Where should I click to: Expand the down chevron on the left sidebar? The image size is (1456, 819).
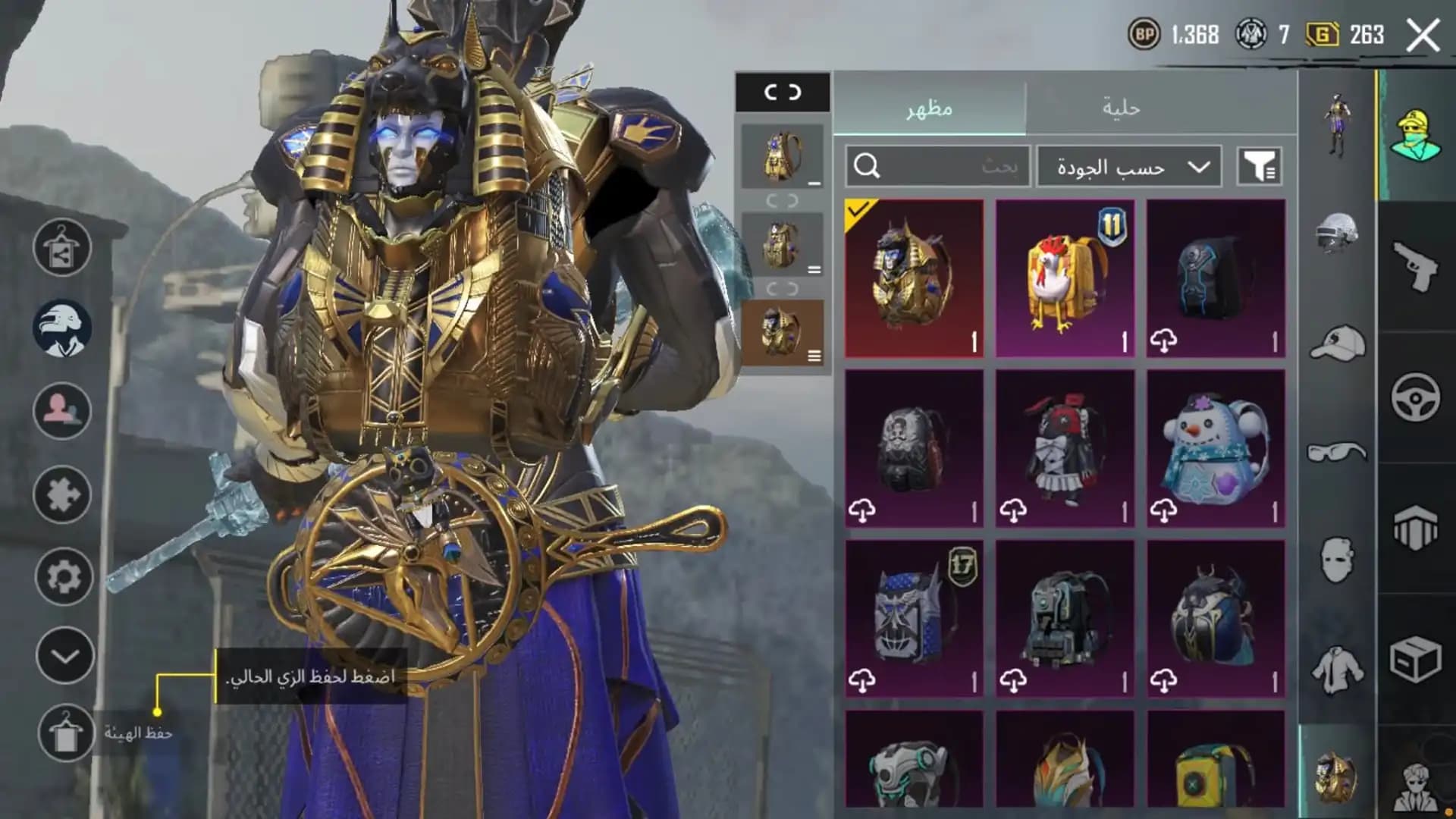(64, 652)
